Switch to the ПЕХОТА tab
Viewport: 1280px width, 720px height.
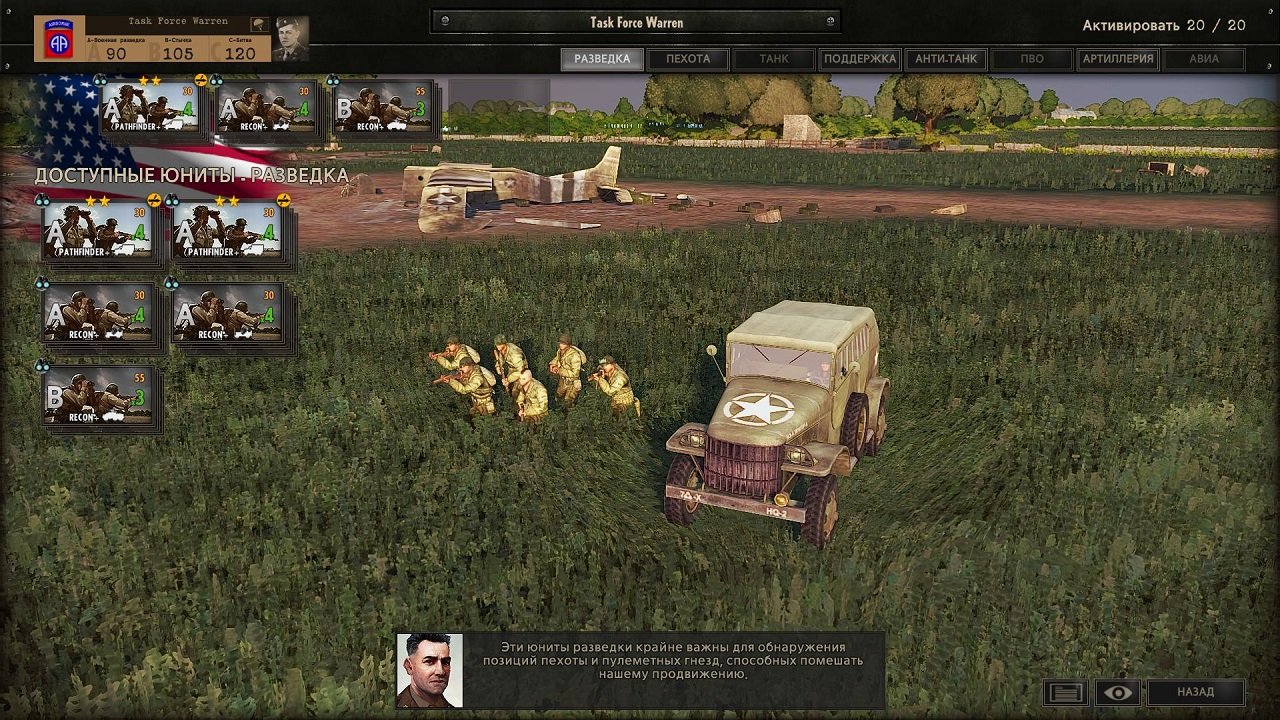click(687, 59)
